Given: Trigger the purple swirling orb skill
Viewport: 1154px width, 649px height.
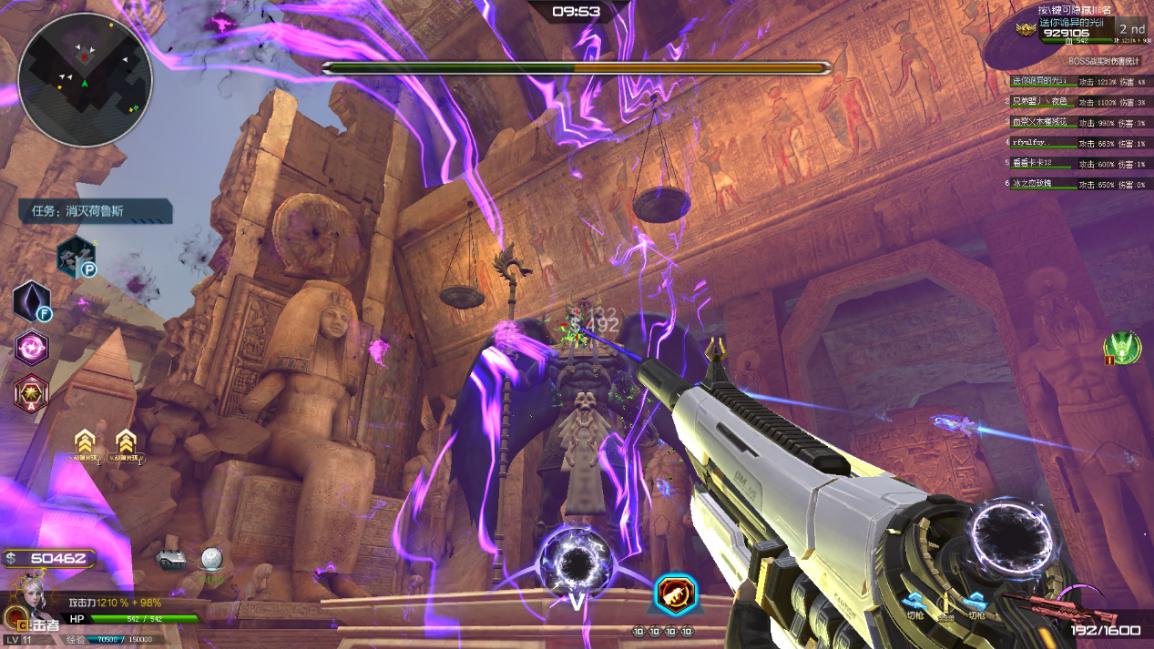Looking at the screenshot, I should [x=32, y=348].
